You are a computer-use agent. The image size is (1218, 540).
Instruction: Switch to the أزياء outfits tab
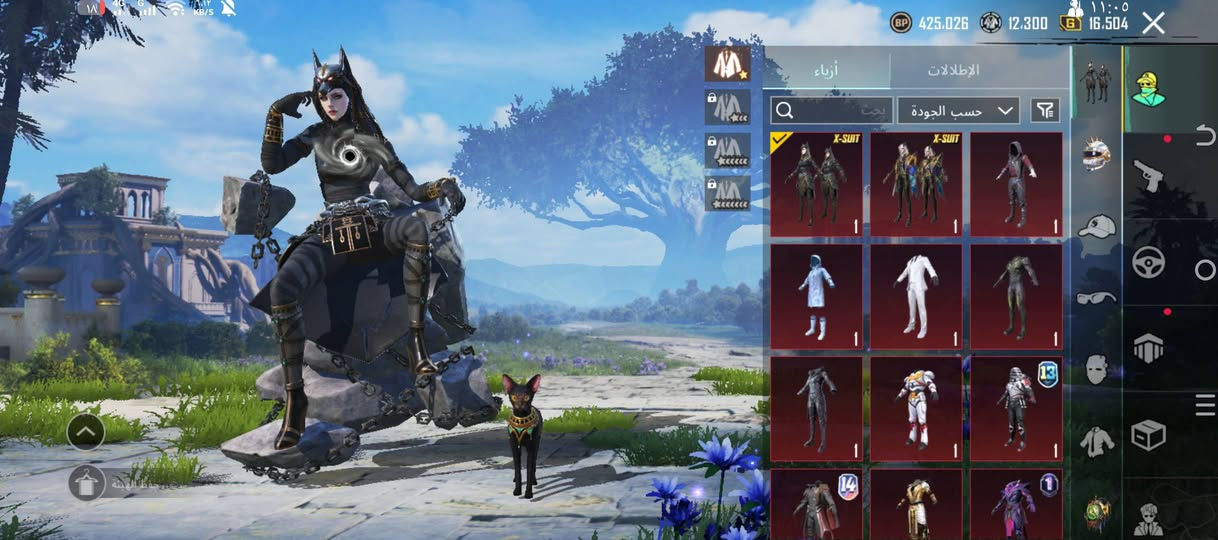[x=826, y=70]
